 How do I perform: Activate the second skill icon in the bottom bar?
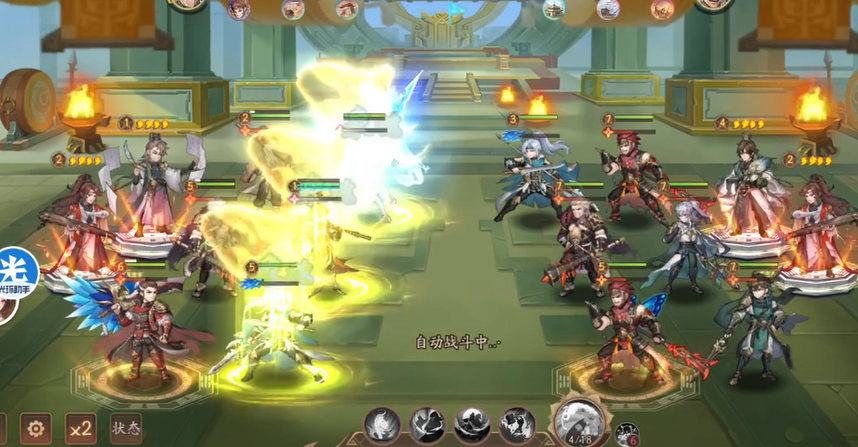427,425
